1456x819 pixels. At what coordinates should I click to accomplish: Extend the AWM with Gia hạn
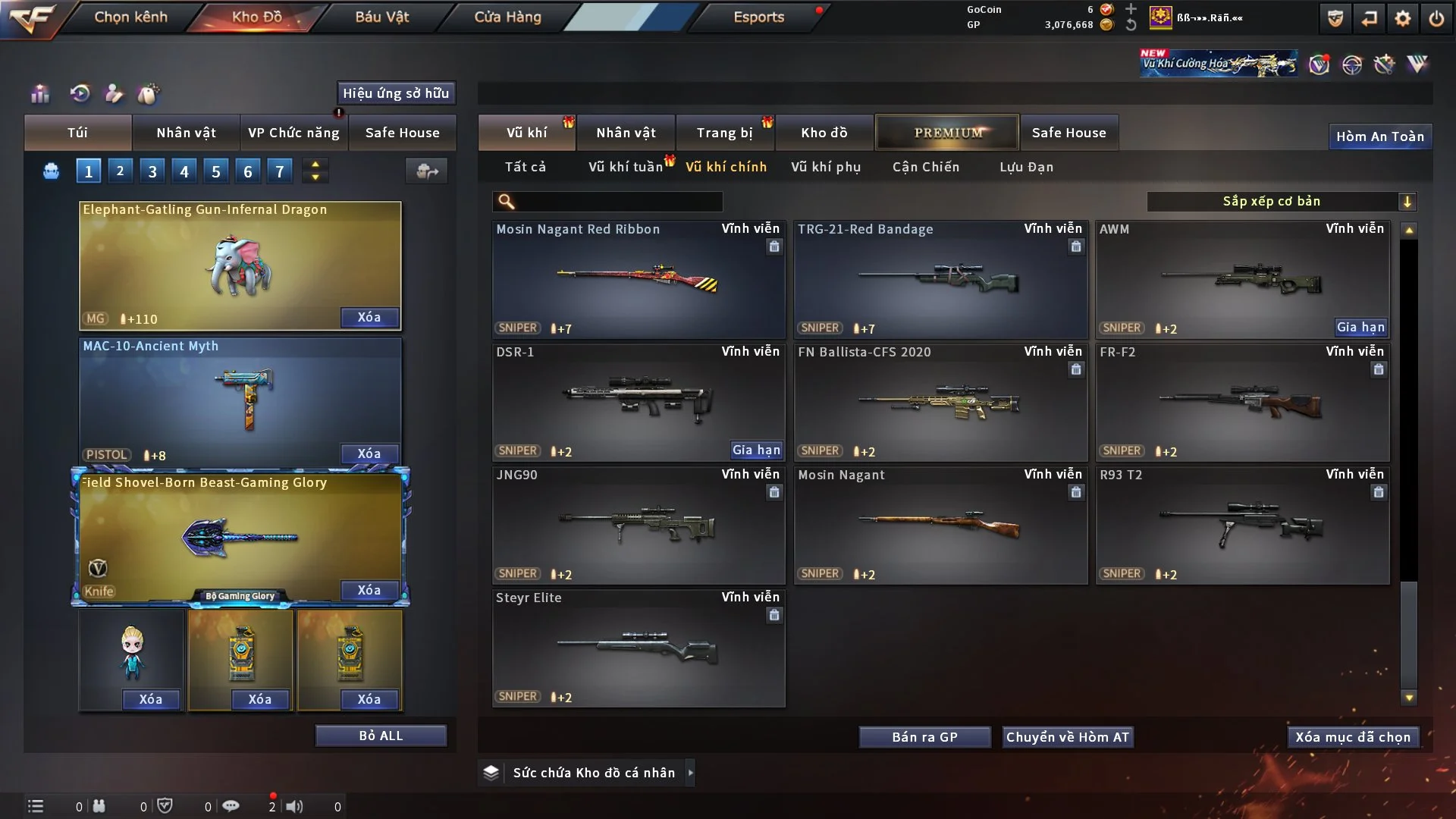click(x=1360, y=327)
